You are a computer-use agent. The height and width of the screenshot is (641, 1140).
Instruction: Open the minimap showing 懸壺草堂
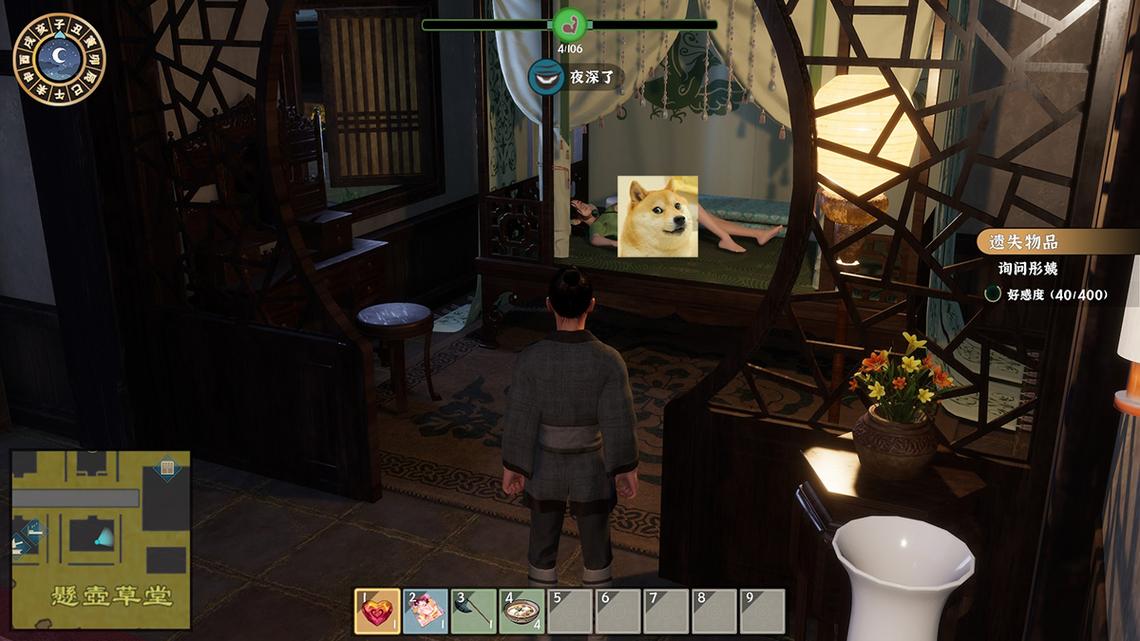tap(100, 538)
